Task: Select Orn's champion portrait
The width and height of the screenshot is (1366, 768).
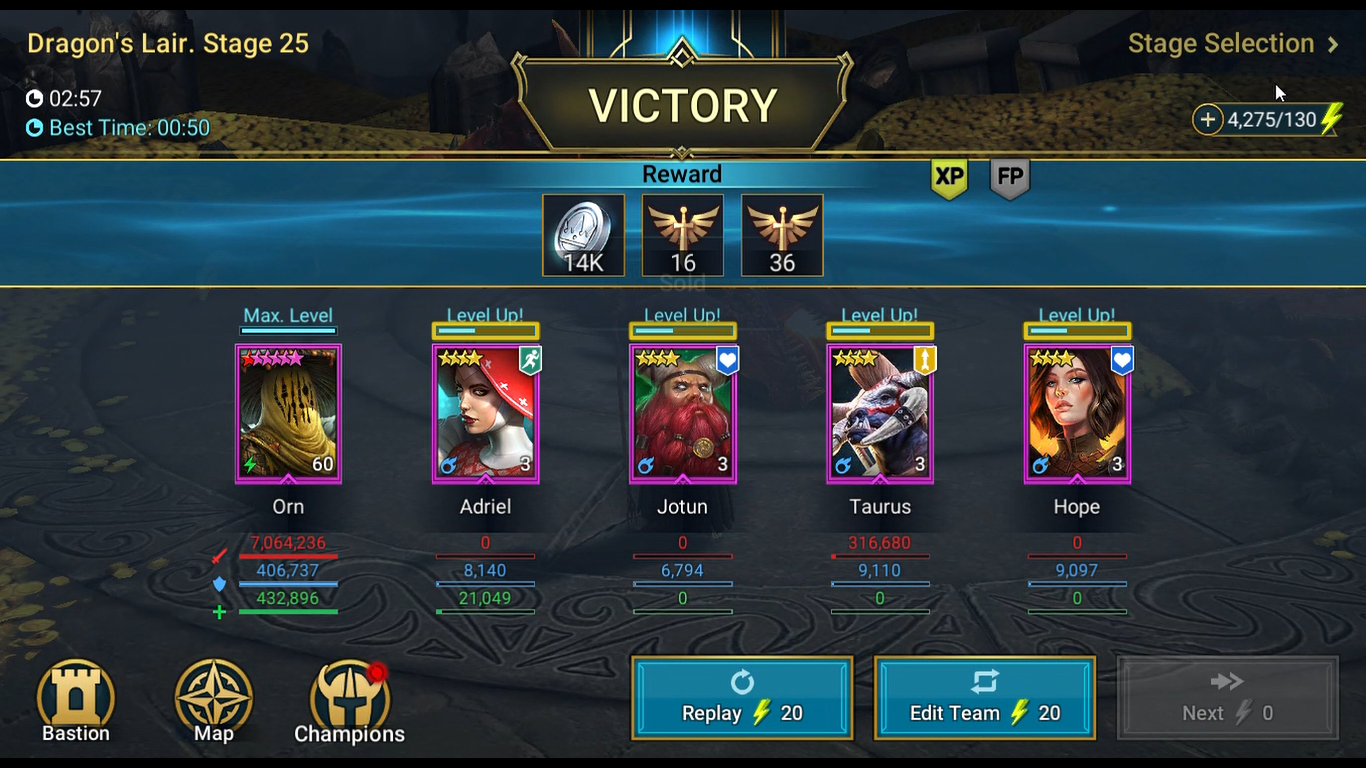Action: pos(288,413)
